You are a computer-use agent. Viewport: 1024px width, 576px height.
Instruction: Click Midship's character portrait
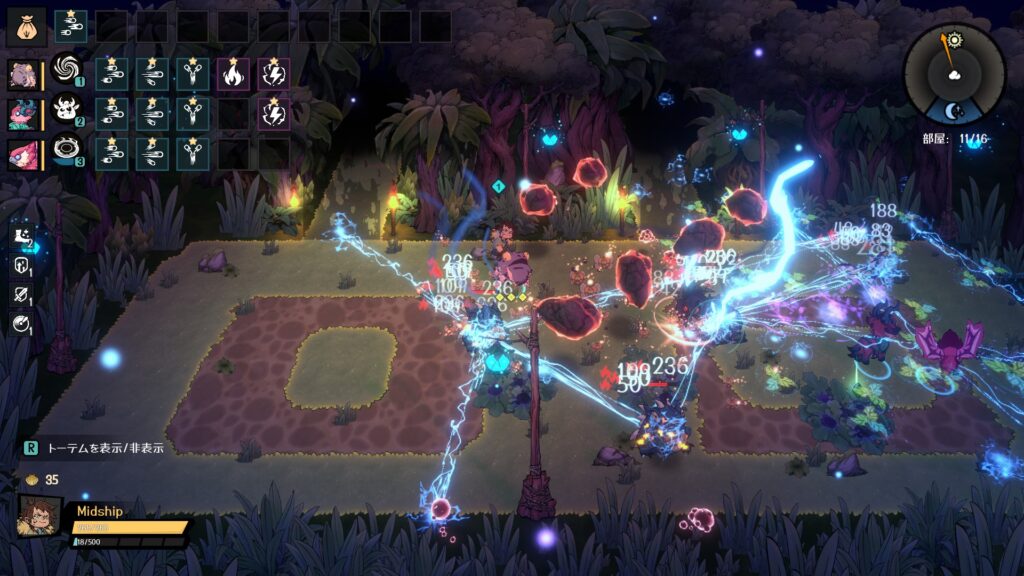tap(39, 515)
